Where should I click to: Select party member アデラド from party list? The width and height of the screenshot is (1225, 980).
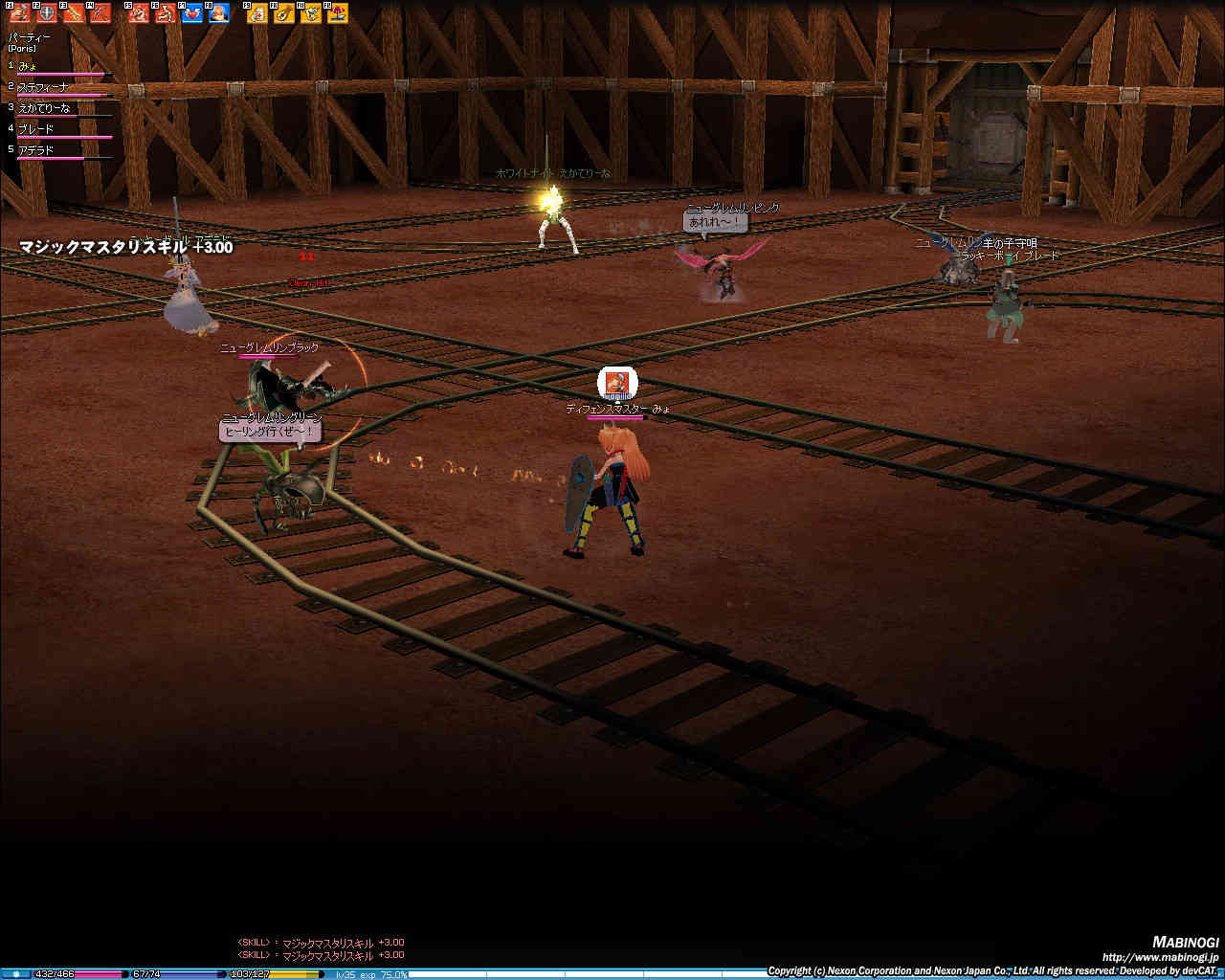click(36, 150)
